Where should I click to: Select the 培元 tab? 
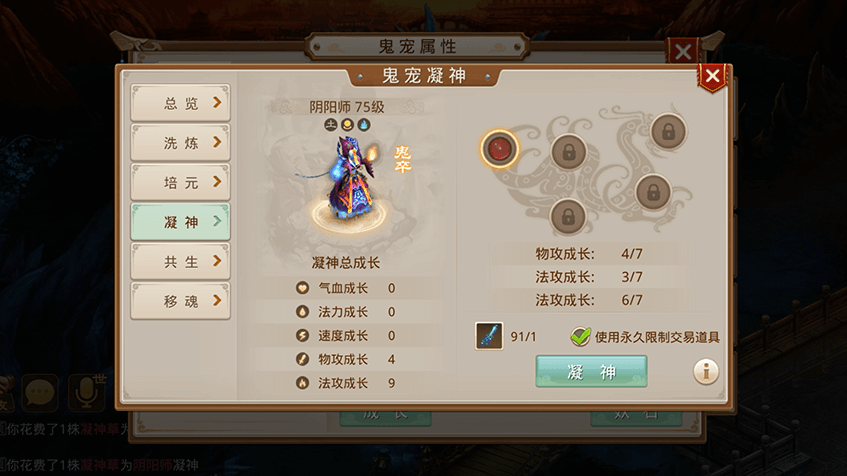point(180,182)
